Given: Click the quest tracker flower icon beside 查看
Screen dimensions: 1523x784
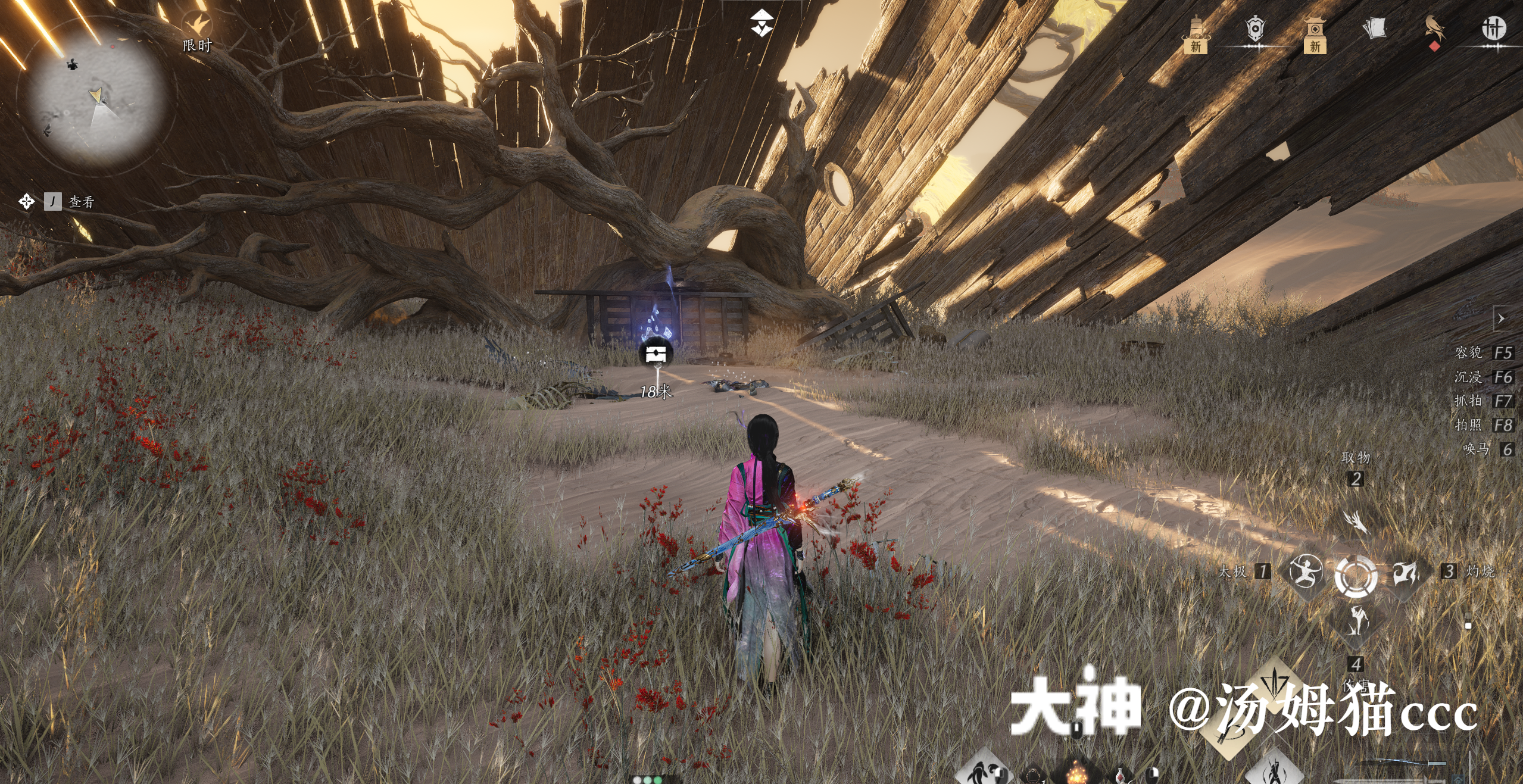Looking at the screenshot, I should coord(26,202).
